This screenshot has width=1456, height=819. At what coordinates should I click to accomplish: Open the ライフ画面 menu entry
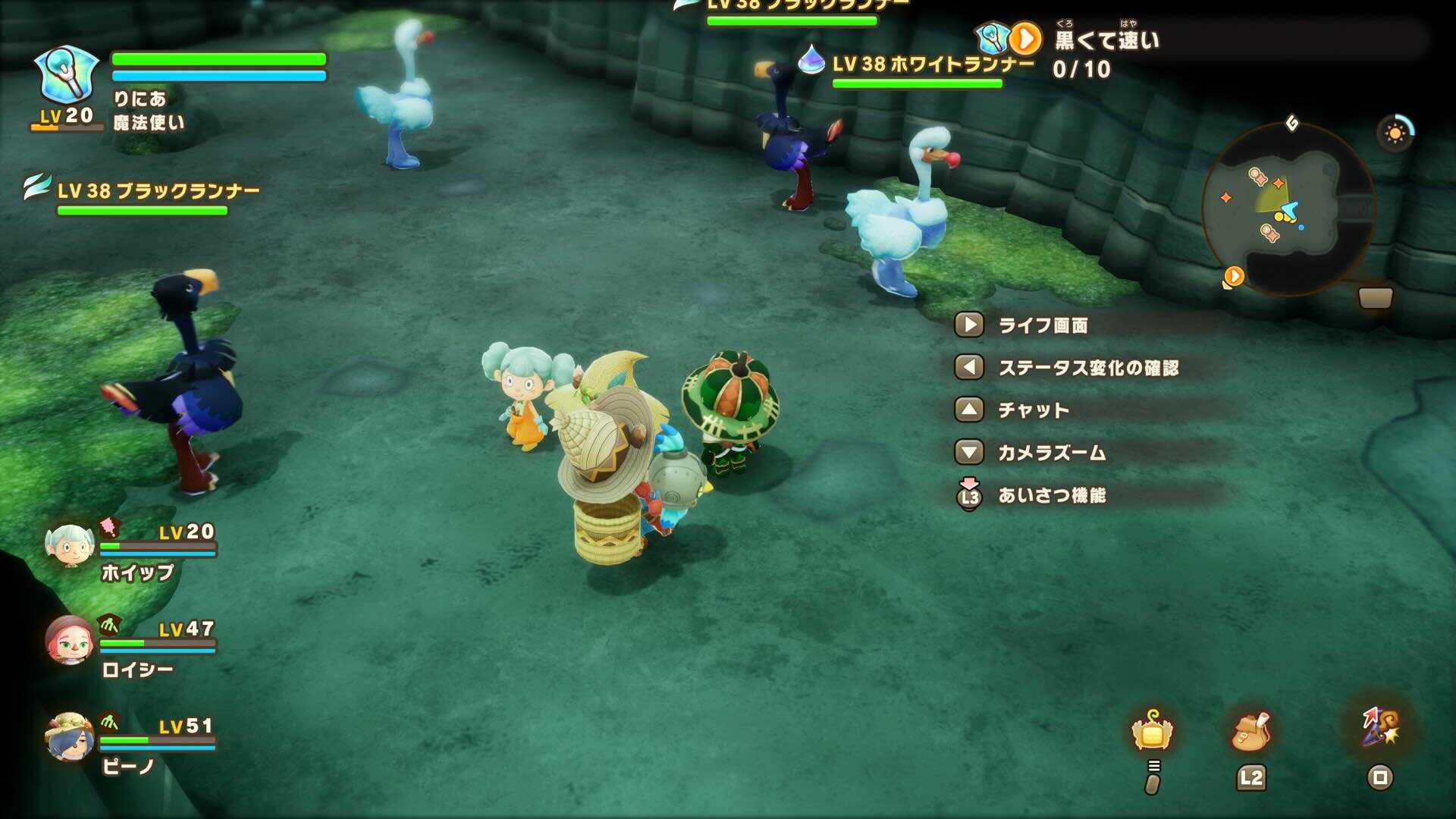point(1042,325)
